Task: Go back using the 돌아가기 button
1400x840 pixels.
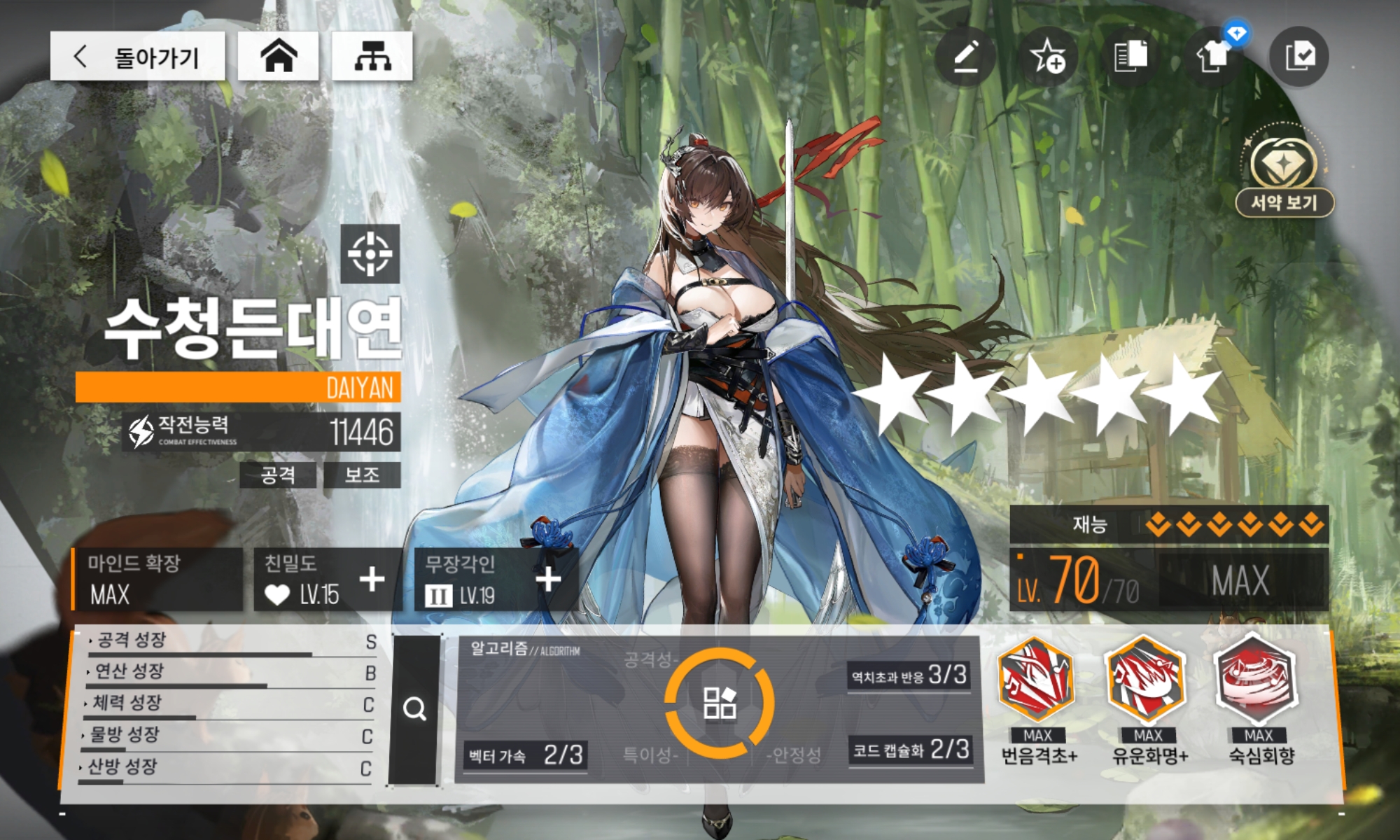Action: click(x=137, y=56)
